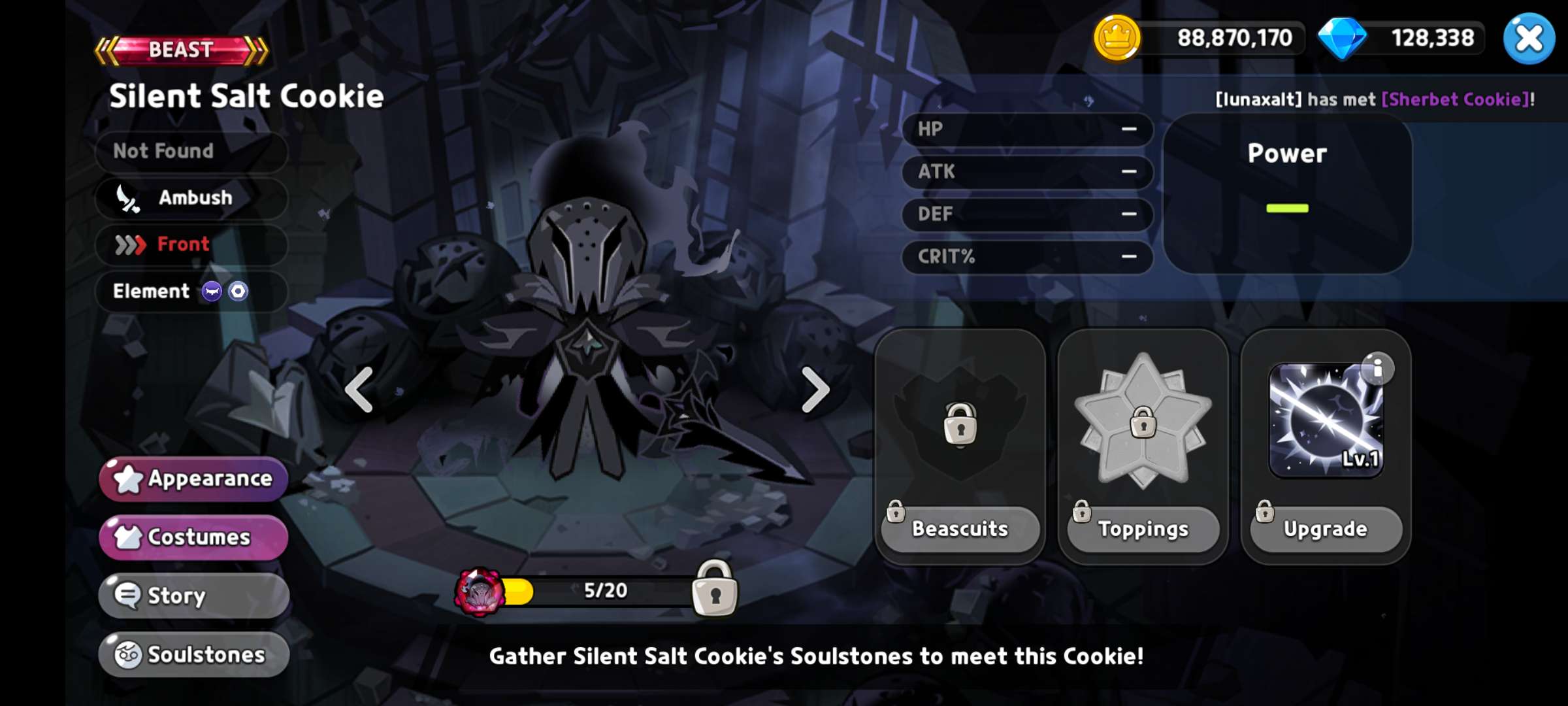
Task: Show the previous cookie with left arrow
Action: click(359, 390)
